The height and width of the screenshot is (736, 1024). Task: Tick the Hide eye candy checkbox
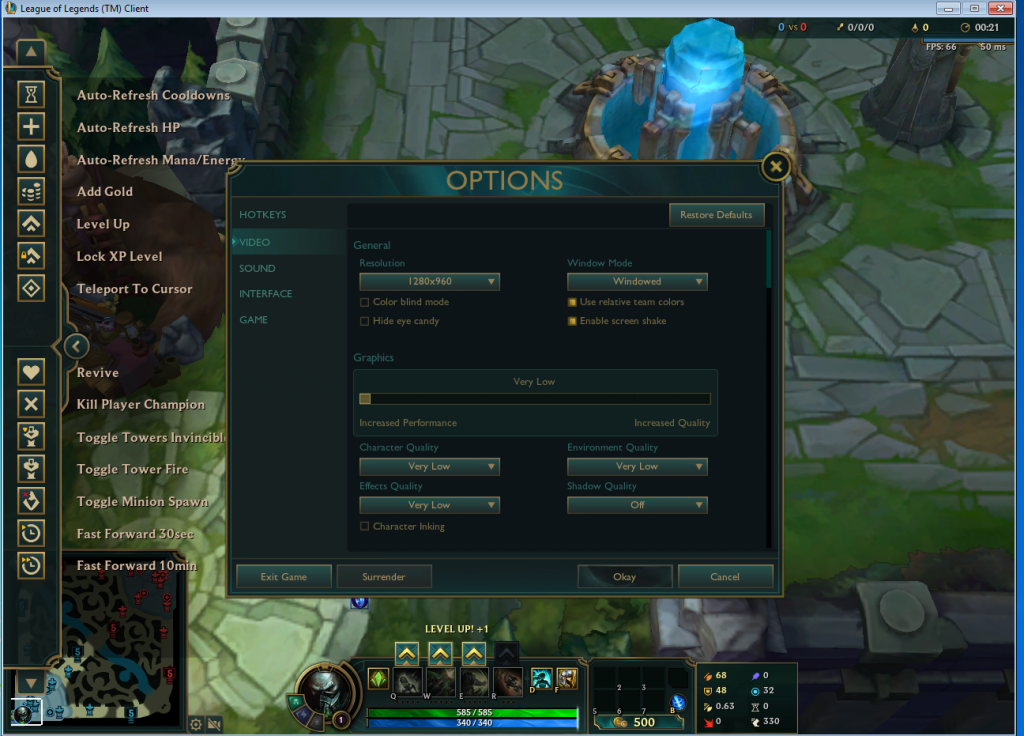[365, 321]
